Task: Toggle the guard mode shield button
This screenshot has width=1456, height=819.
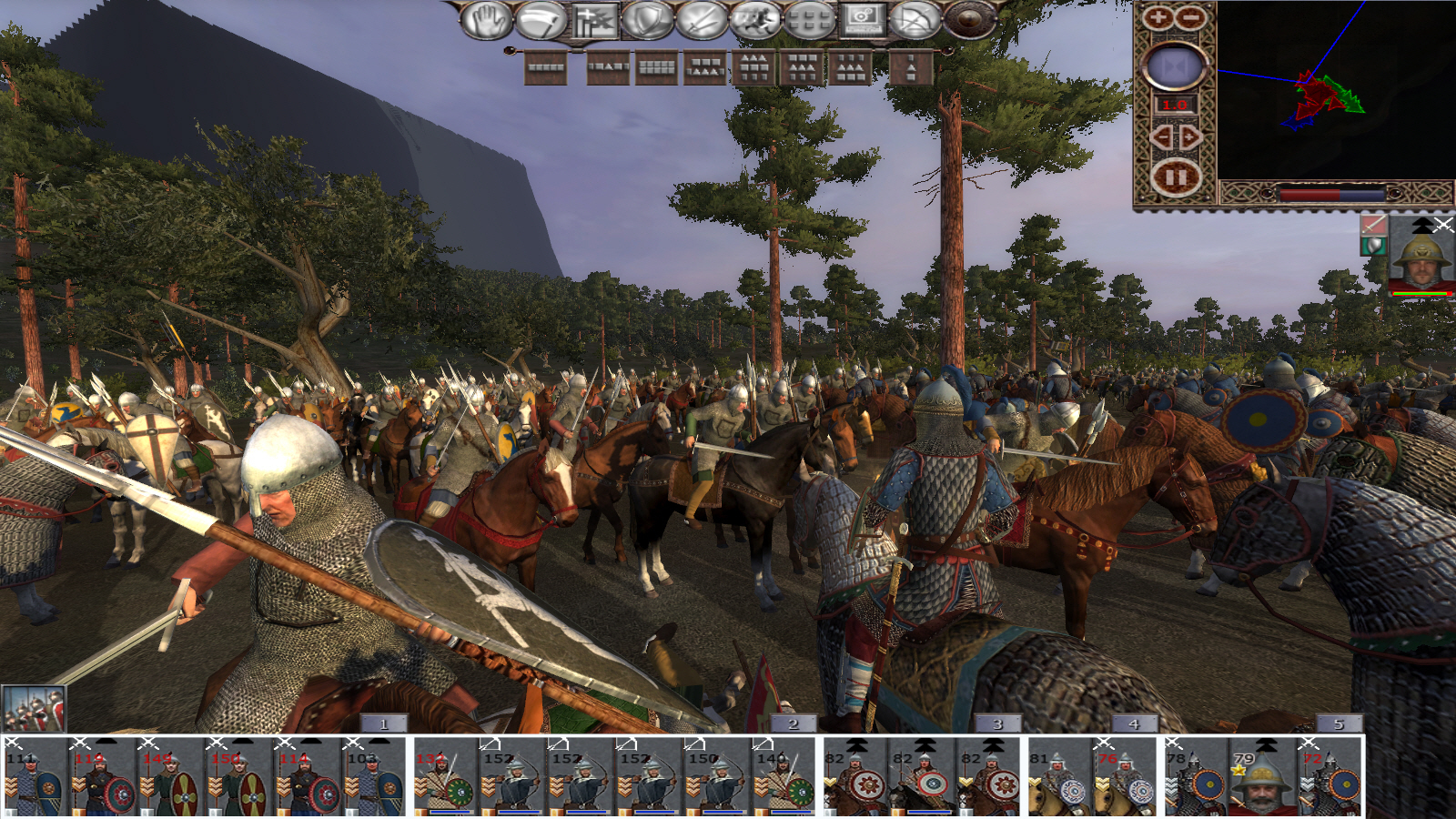Action: (x=647, y=20)
